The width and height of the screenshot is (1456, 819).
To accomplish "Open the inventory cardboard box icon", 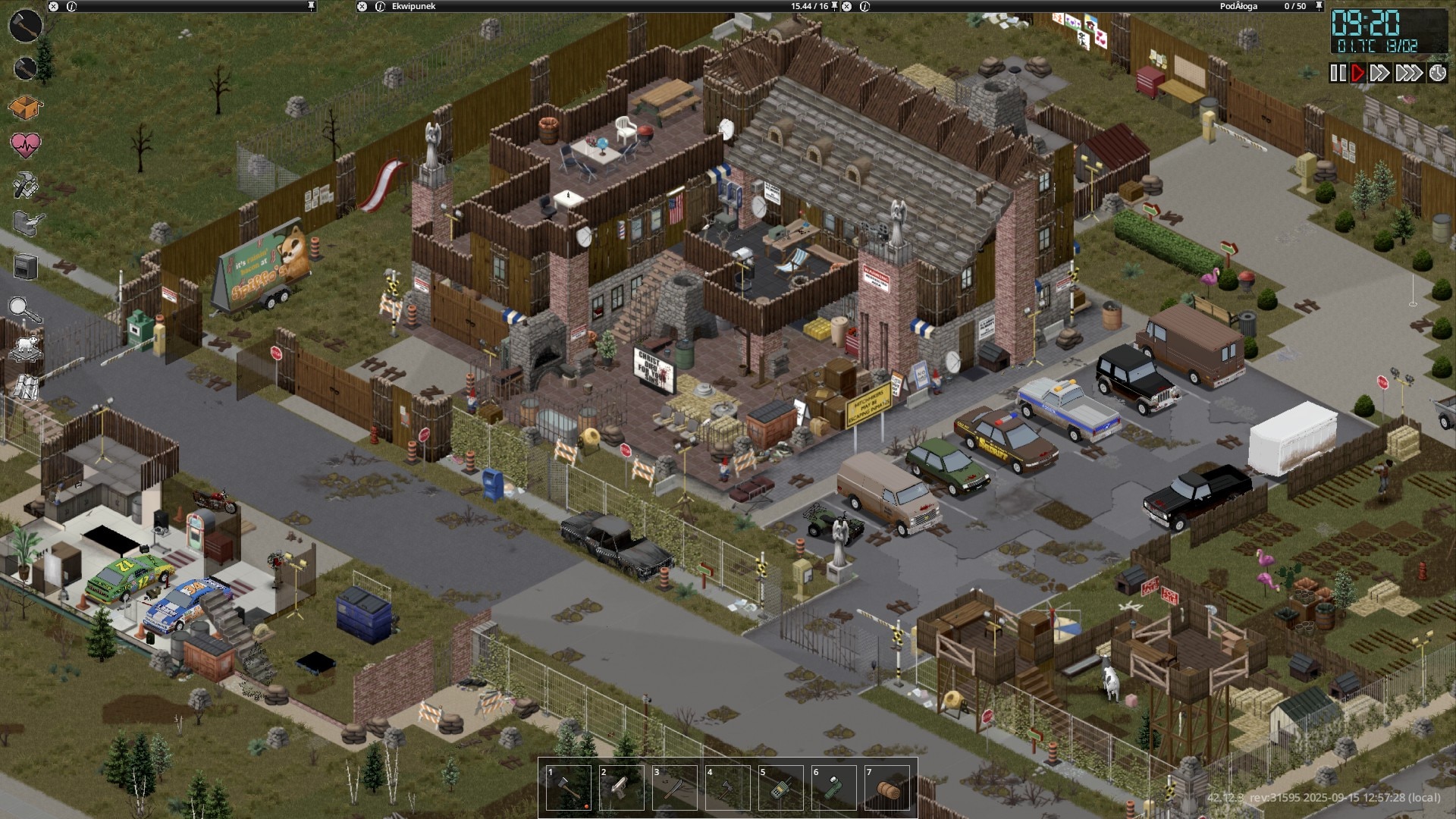I will [x=25, y=108].
